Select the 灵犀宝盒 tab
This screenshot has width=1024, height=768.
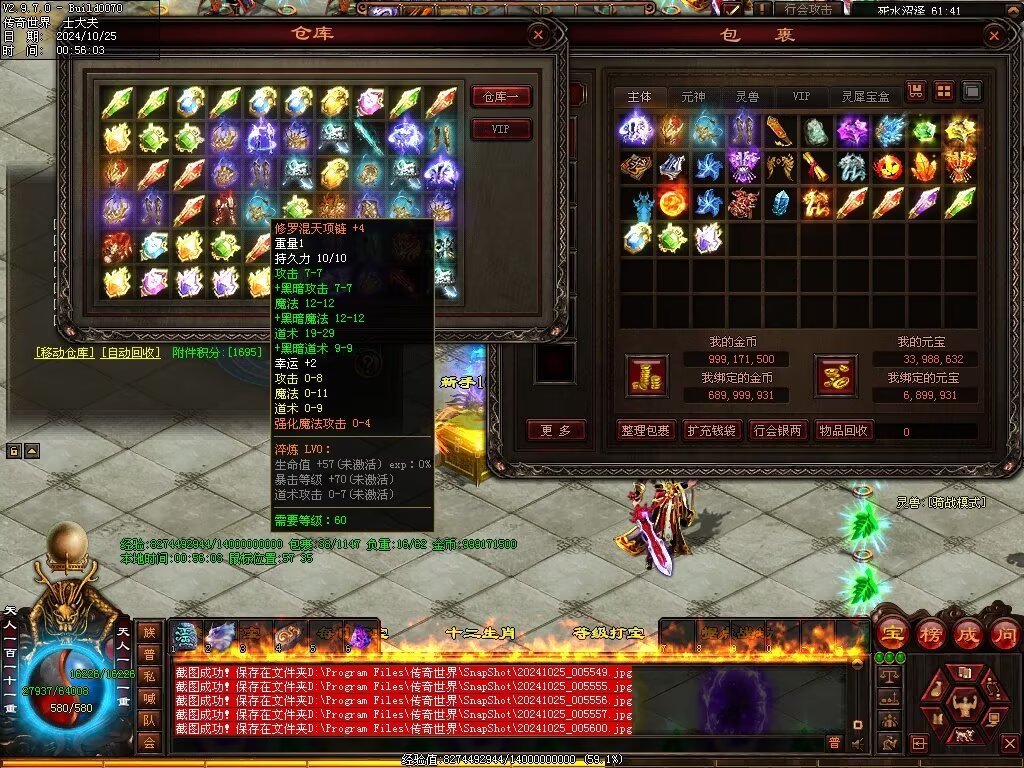[866, 97]
